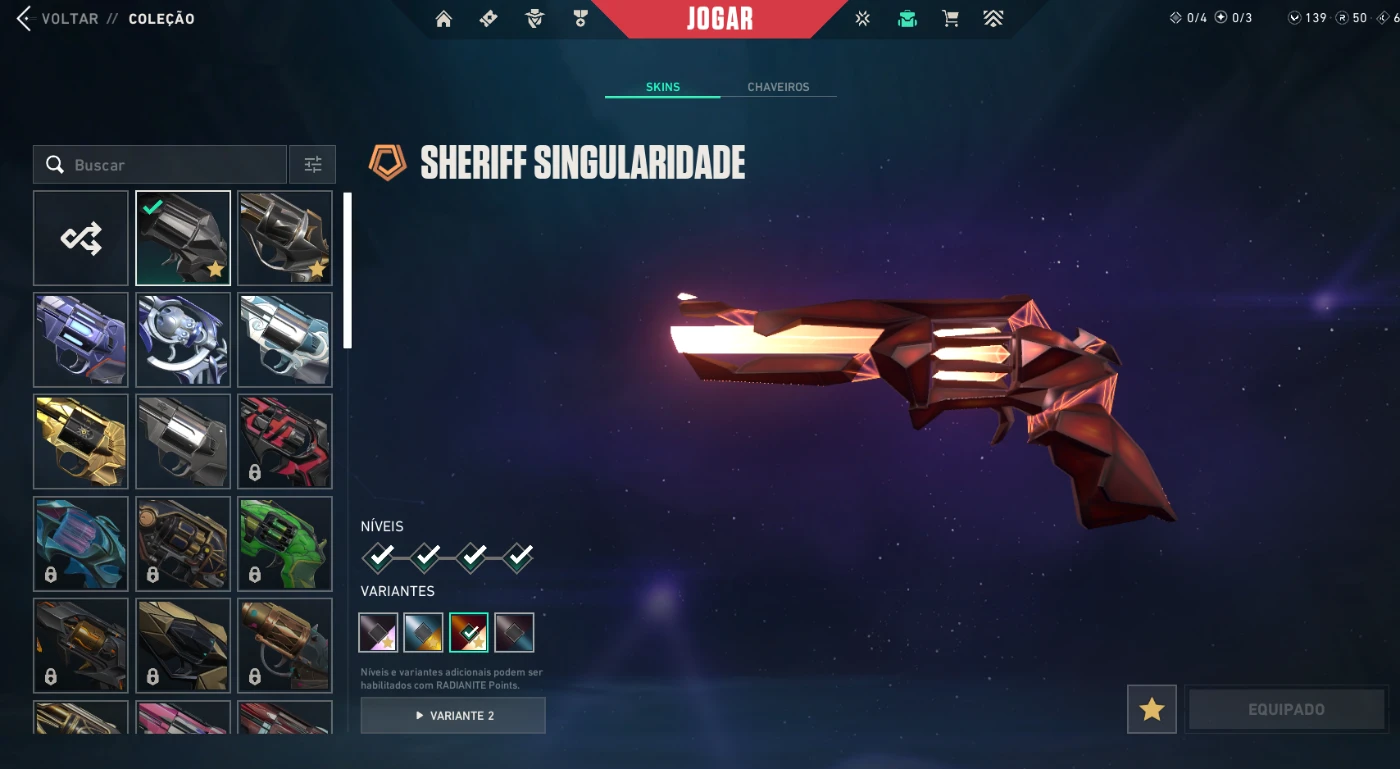Viewport: 1400px width, 769px height.
Task: Select the first level checkmark diamond
Action: [379, 556]
